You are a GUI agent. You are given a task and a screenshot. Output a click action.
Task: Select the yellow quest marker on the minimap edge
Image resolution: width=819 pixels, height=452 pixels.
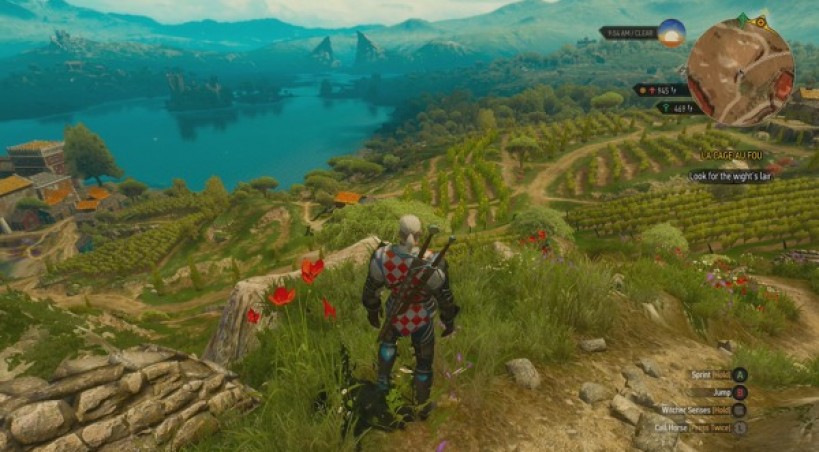click(761, 21)
